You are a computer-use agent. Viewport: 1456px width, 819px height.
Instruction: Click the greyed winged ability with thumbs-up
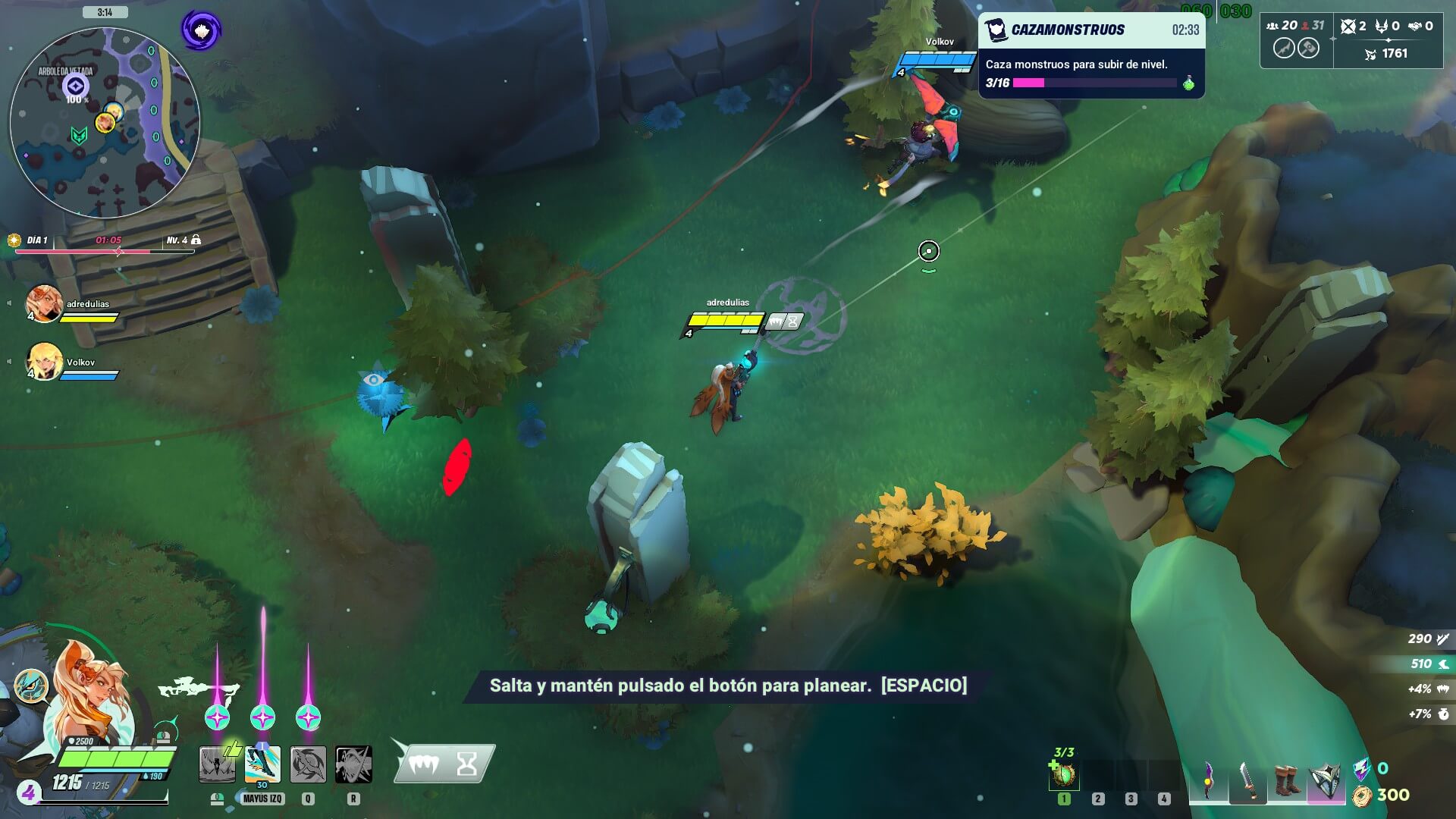pyautogui.click(x=218, y=764)
